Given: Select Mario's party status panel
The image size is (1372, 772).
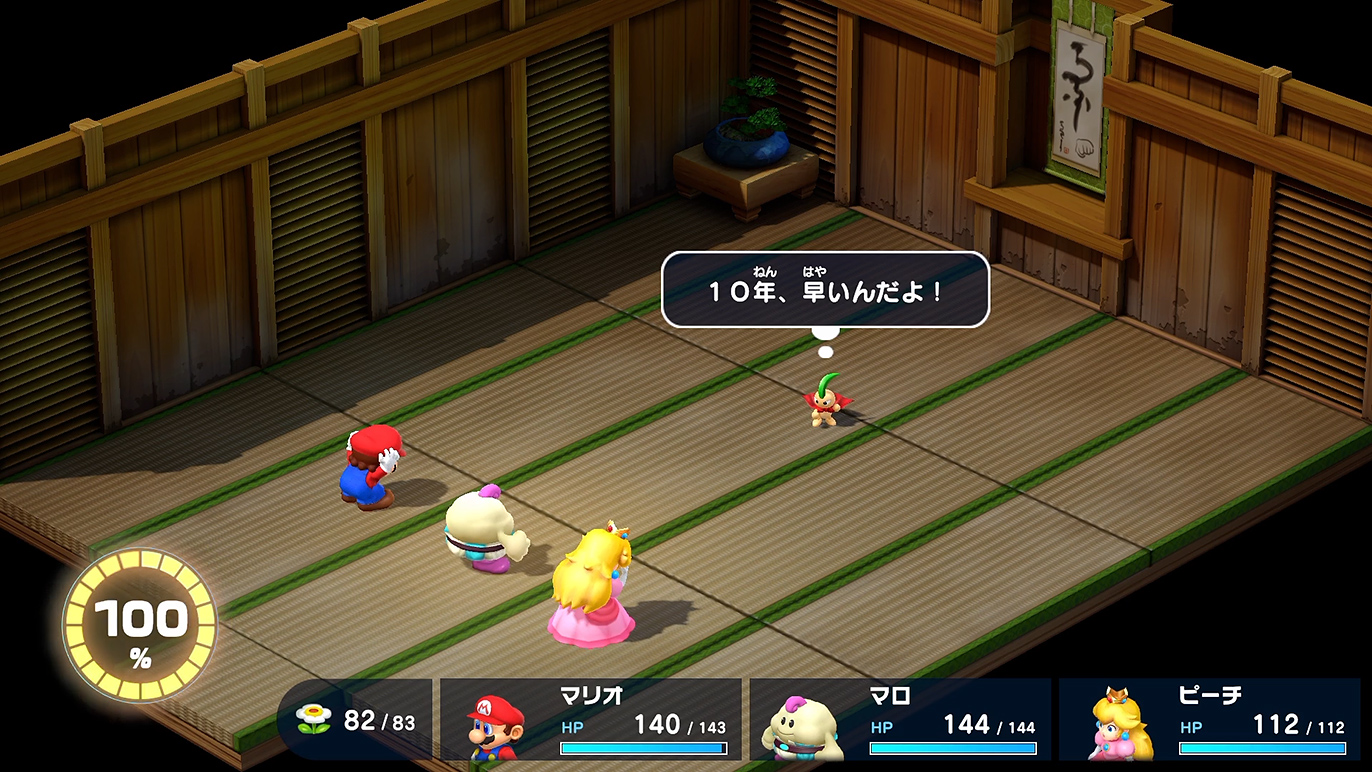Looking at the screenshot, I should click(590, 719).
